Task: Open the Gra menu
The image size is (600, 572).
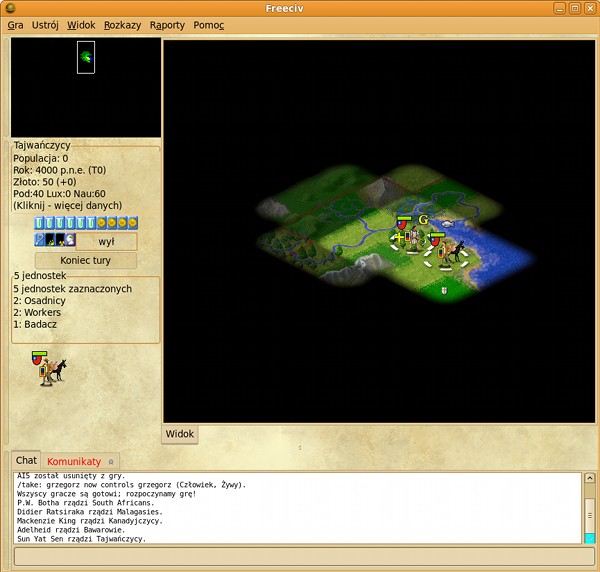Action: click(x=16, y=25)
